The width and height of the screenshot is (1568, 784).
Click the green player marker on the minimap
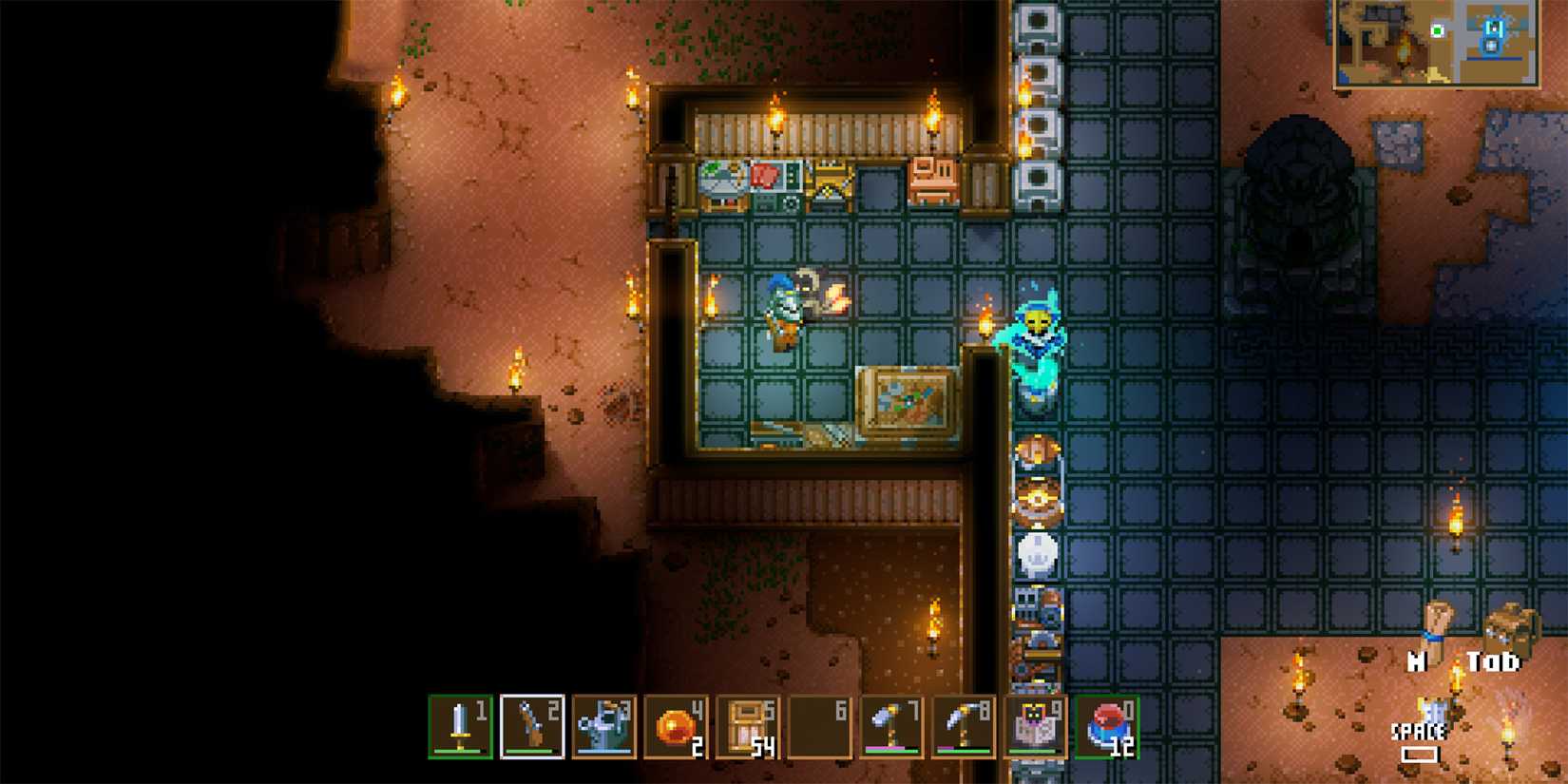point(1437,30)
